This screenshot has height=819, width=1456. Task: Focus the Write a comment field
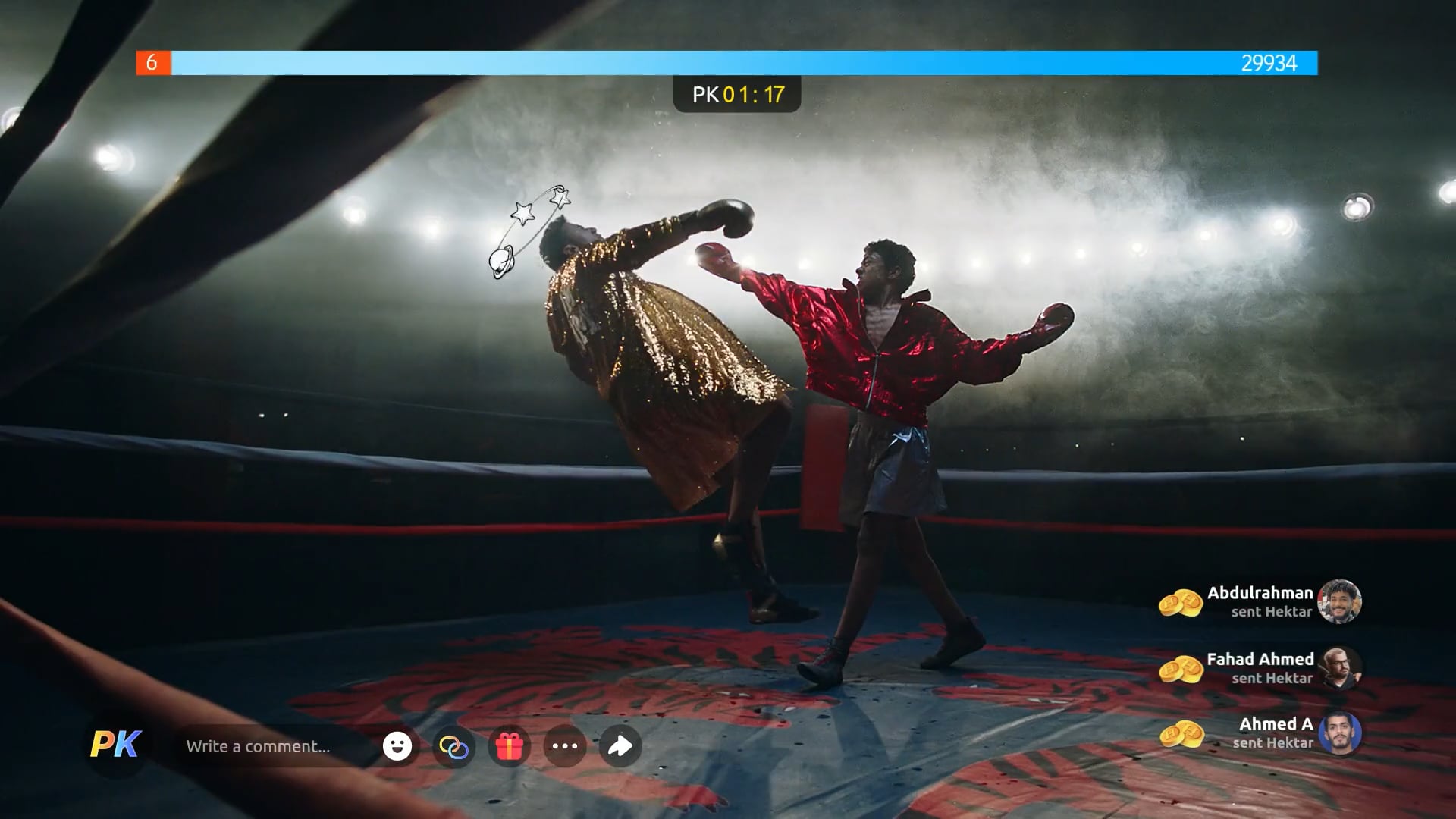pyautogui.click(x=273, y=747)
